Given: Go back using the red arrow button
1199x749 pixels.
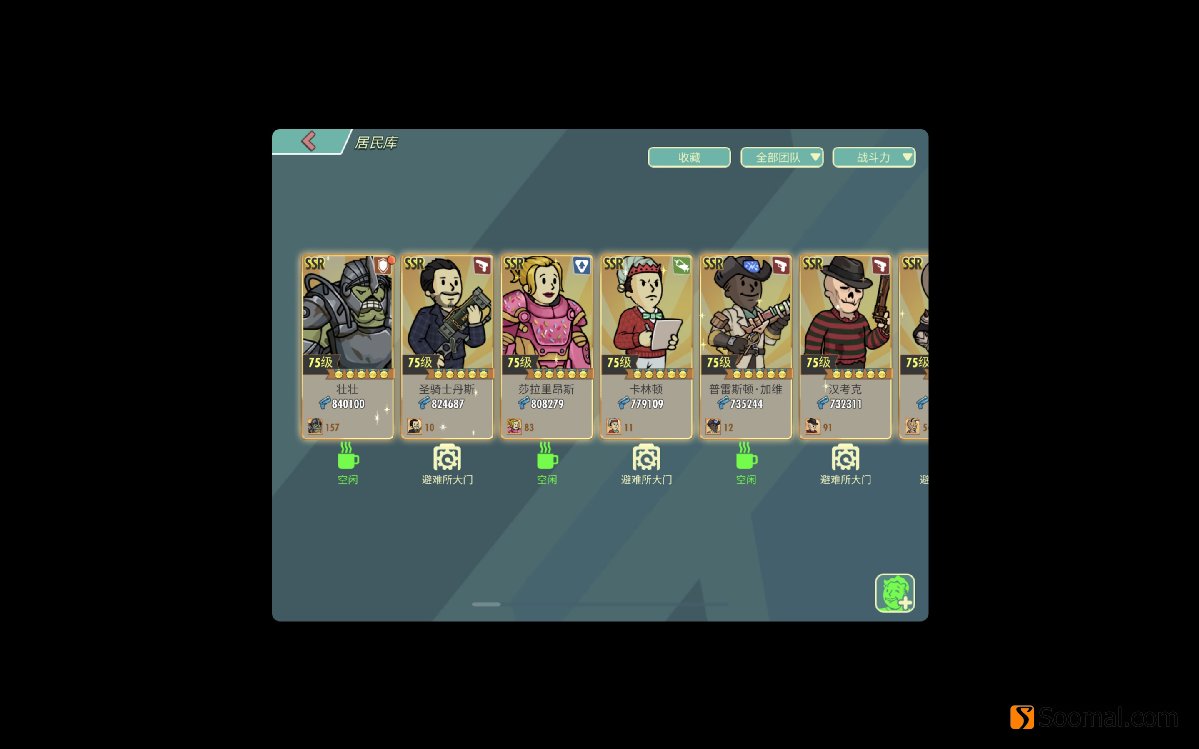Looking at the screenshot, I should (x=309, y=142).
